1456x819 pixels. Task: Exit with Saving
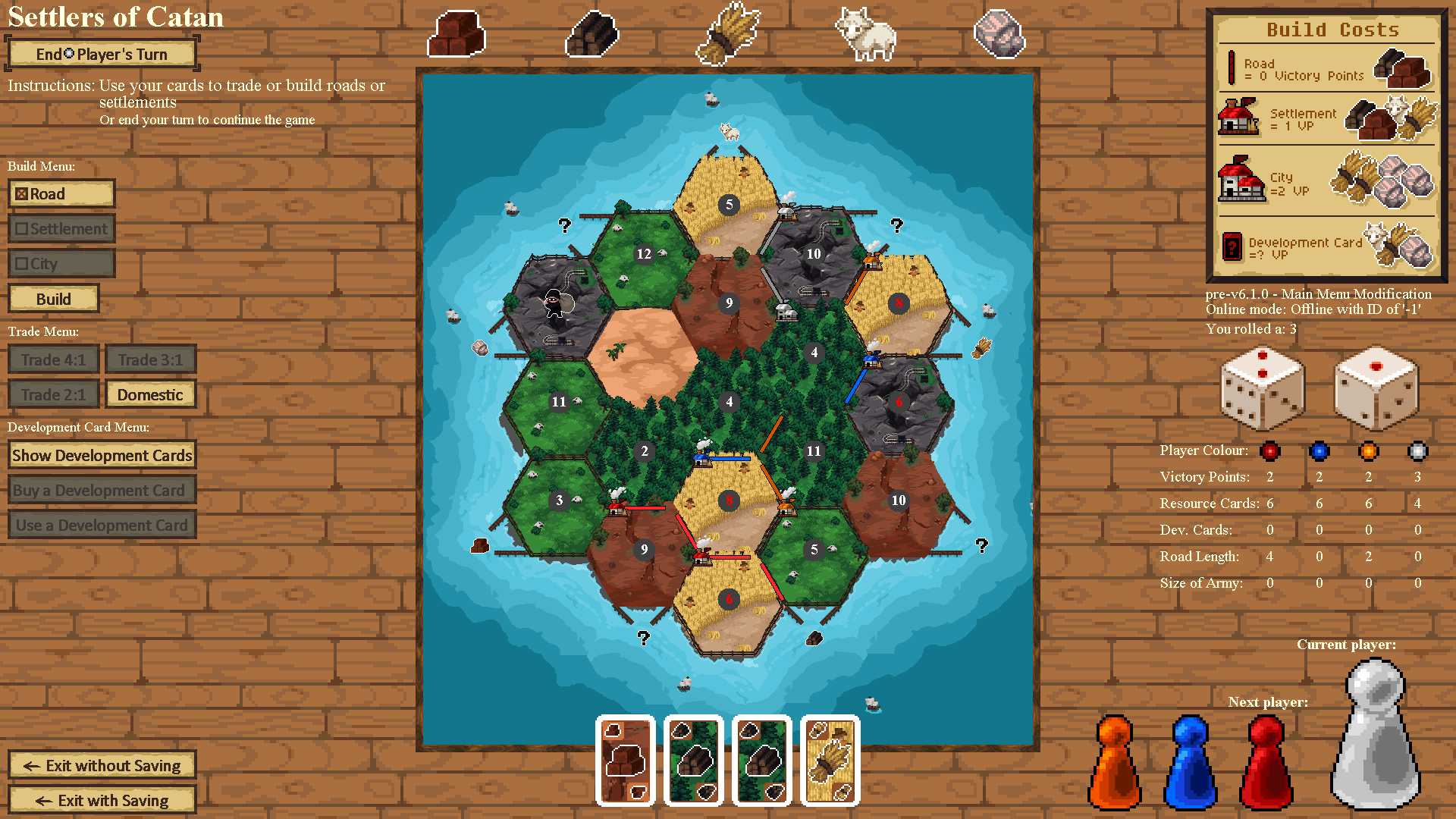(102, 801)
